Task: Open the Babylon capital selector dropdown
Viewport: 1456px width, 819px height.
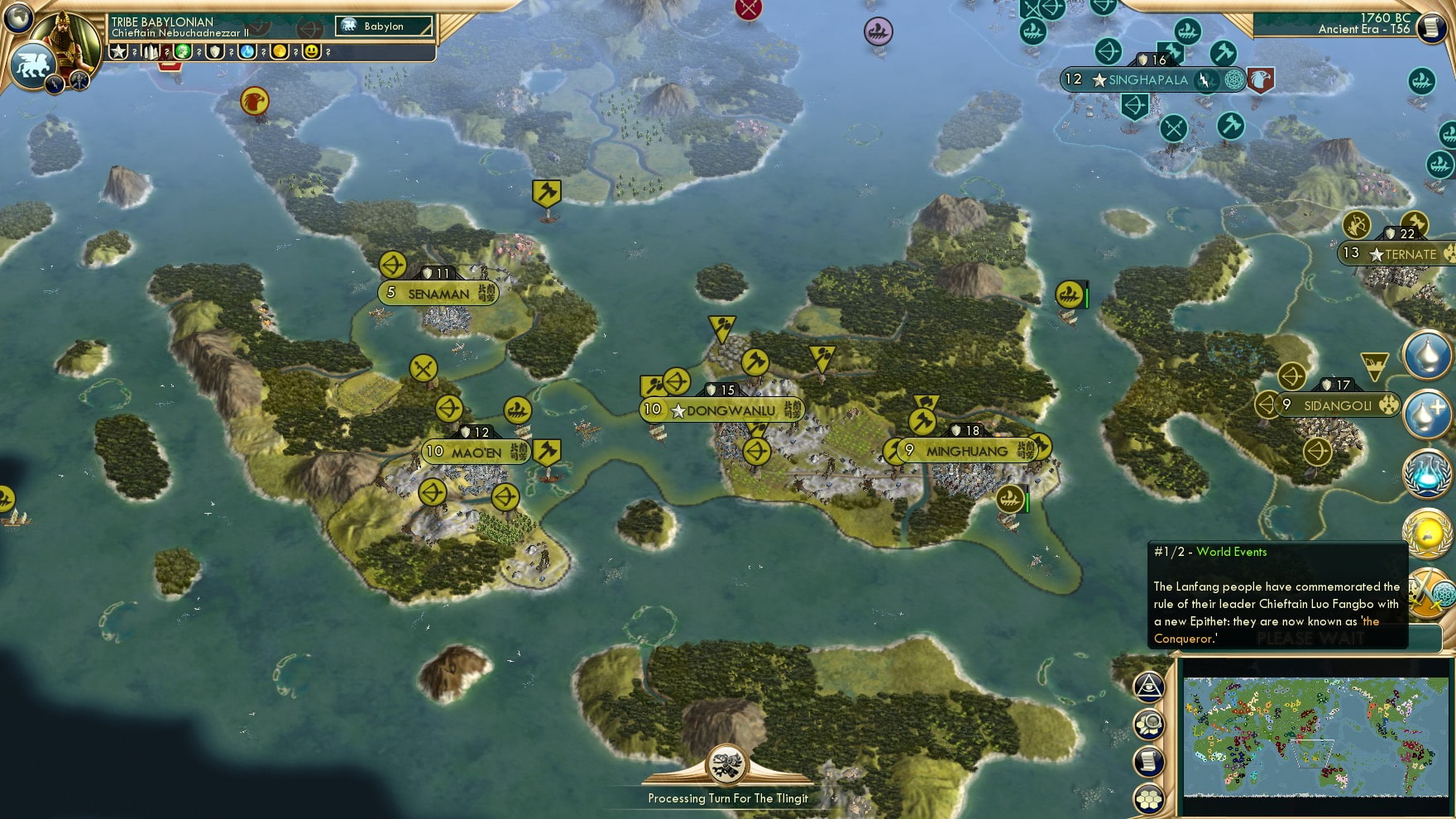Action: [x=383, y=26]
